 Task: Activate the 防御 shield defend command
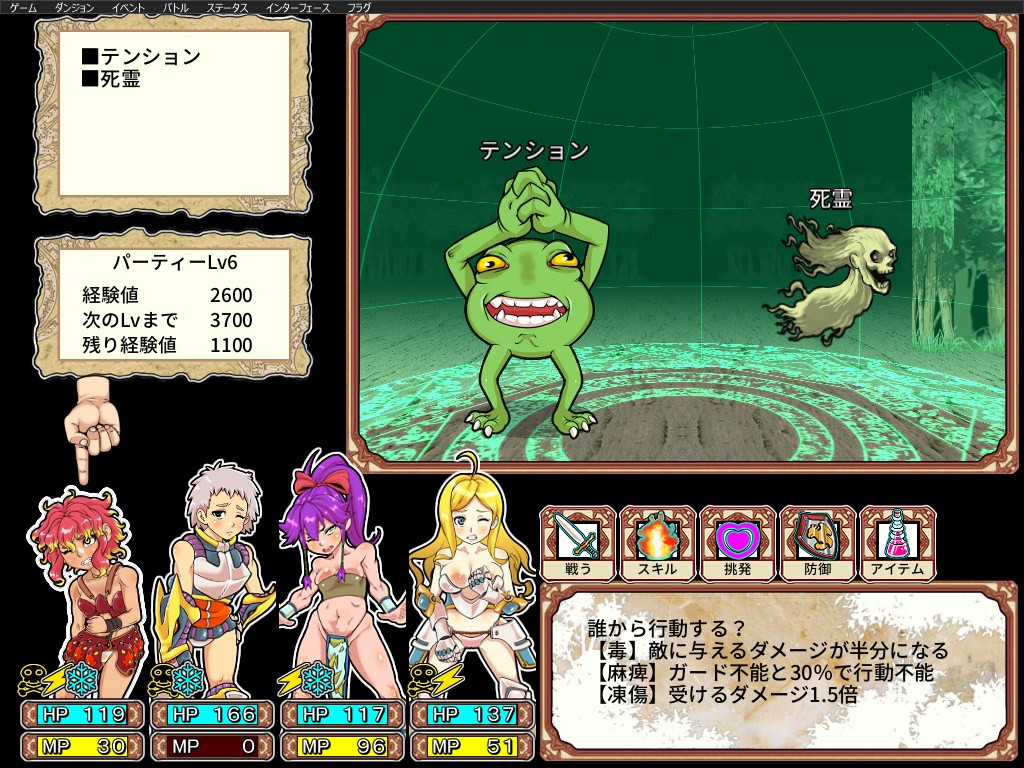tap(818, 543)
